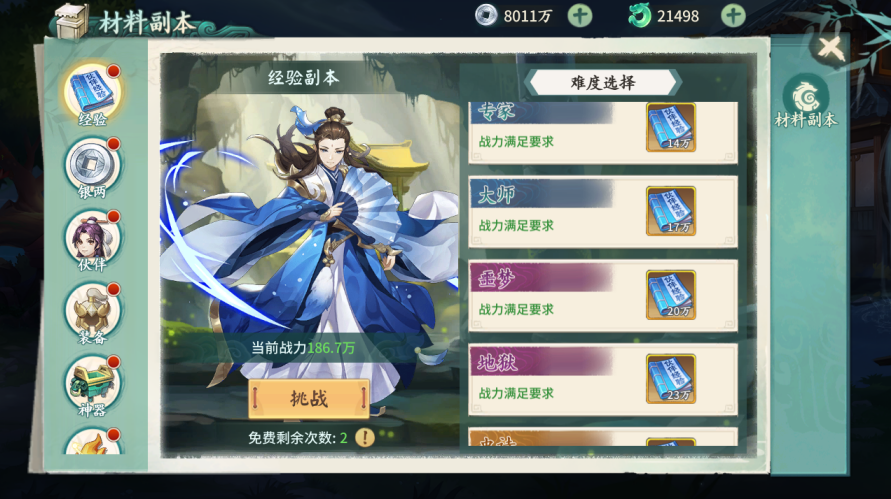
Task: Add jade with the plus next to 21498
Action: tap(733, 15)
